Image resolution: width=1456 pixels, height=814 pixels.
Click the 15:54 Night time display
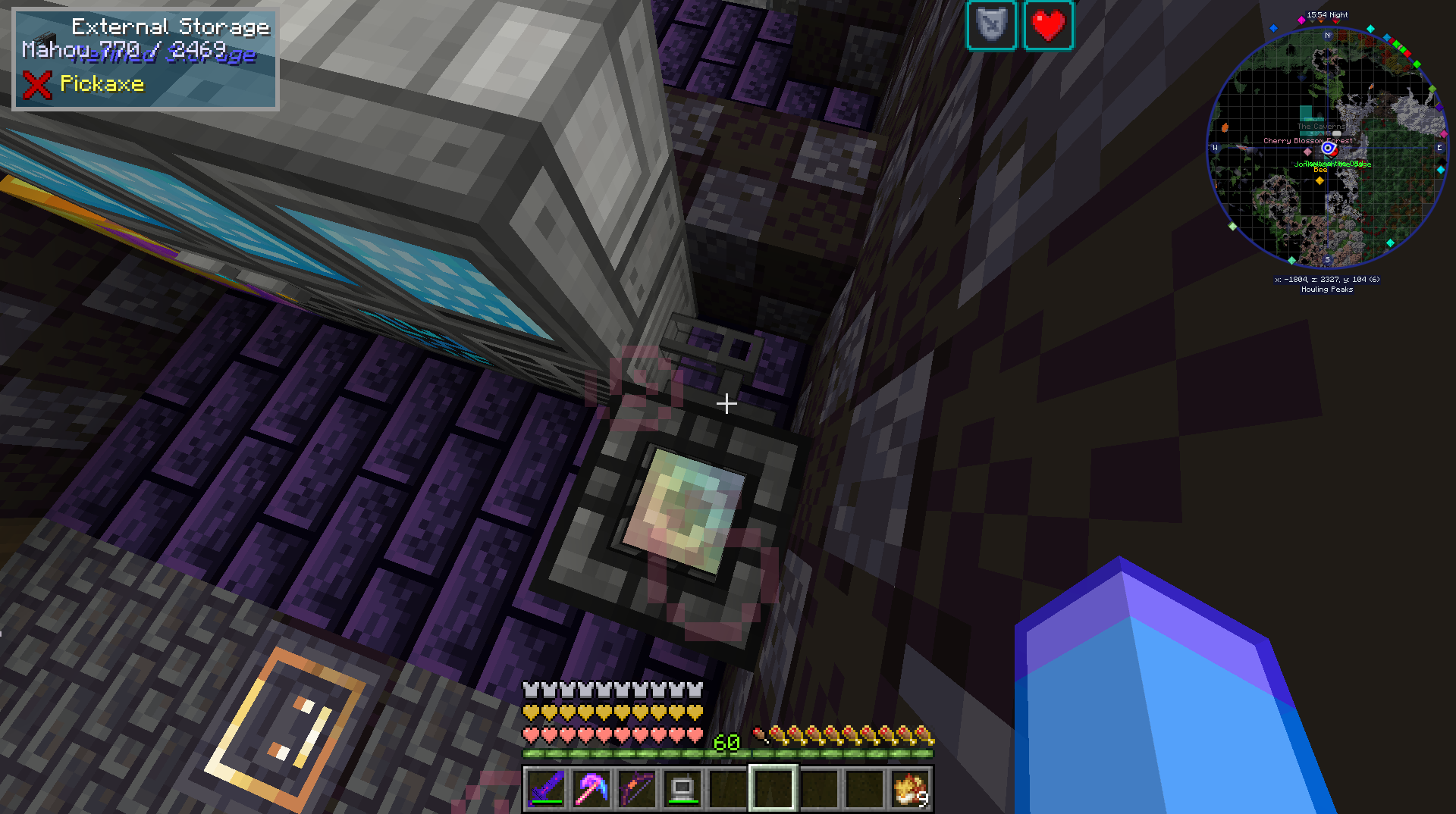1326,14
